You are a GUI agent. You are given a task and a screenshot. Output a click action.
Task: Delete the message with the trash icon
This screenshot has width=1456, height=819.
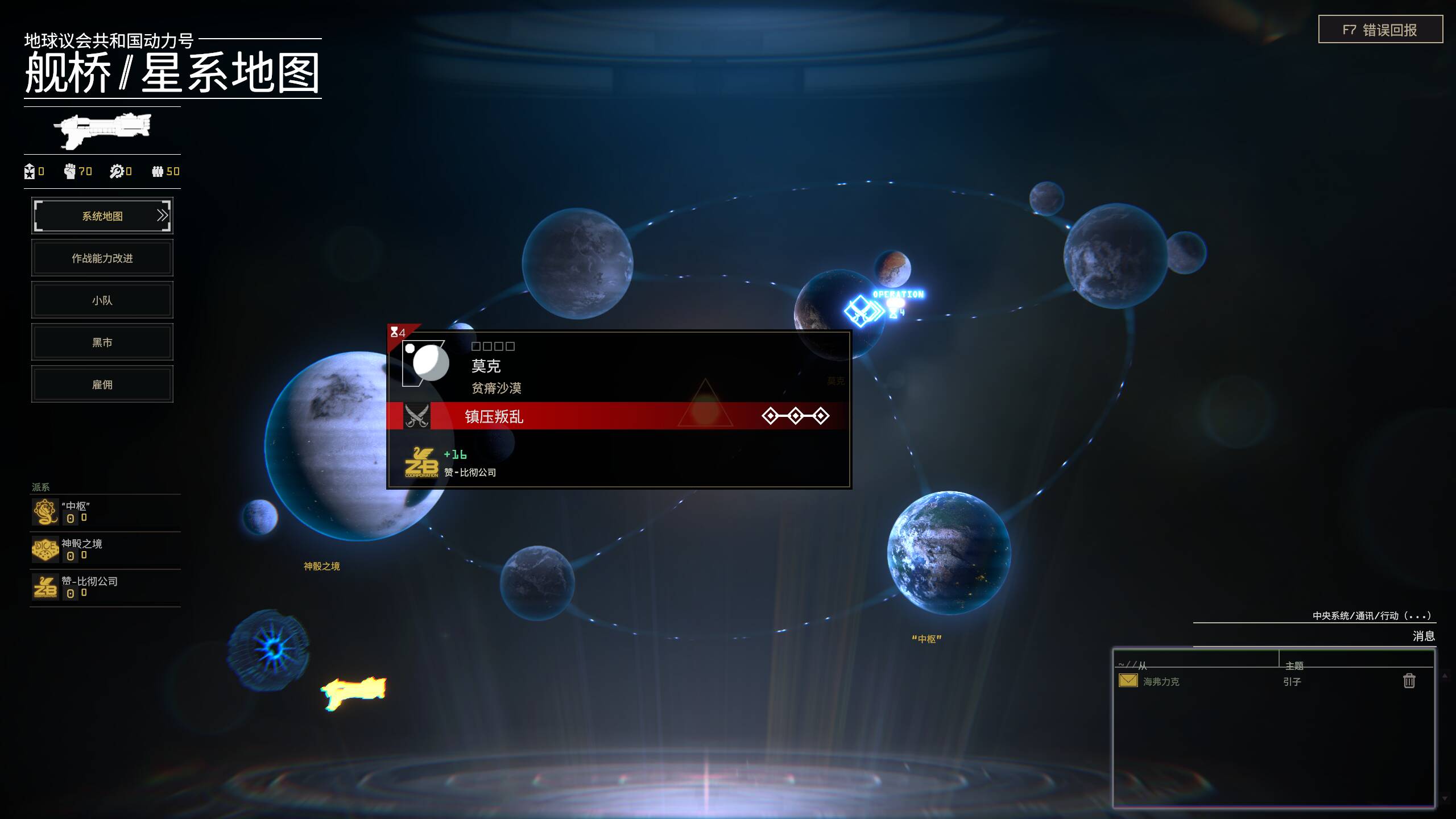tap(1409, 681)
